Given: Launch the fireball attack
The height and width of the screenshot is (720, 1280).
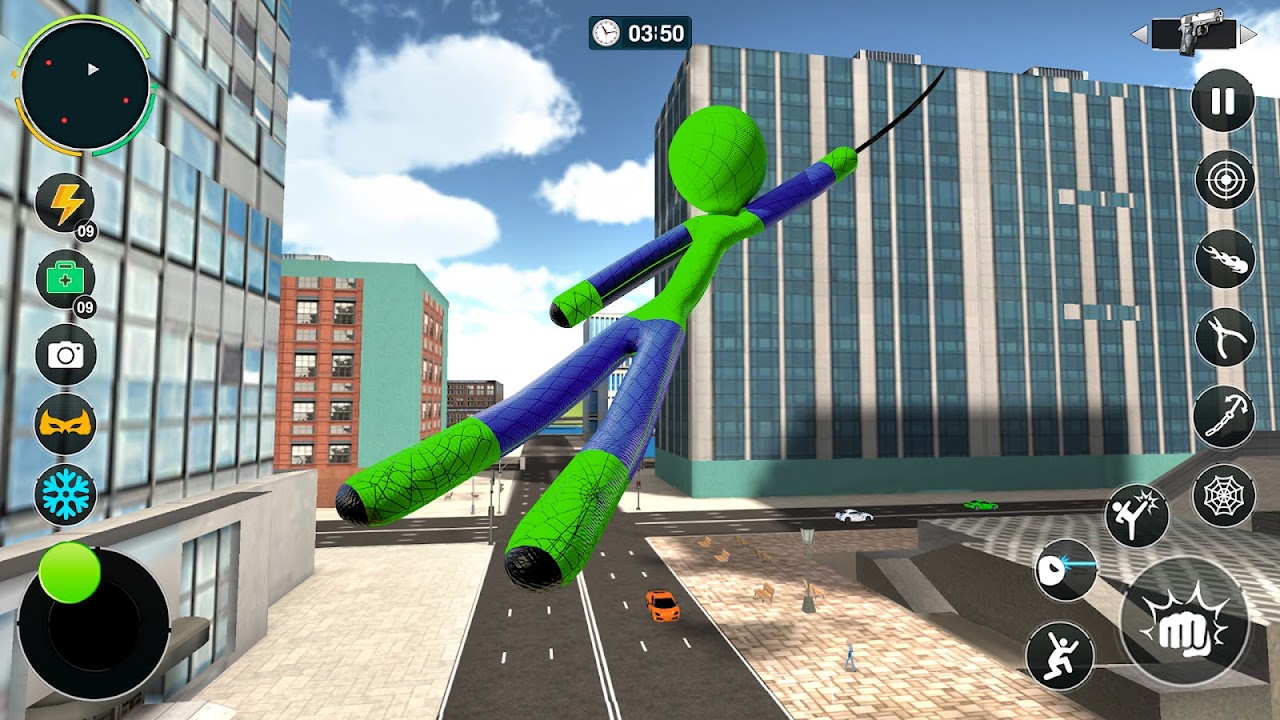Looking at the screenshot, I should pyautogui.click(x=1224, y=258).
